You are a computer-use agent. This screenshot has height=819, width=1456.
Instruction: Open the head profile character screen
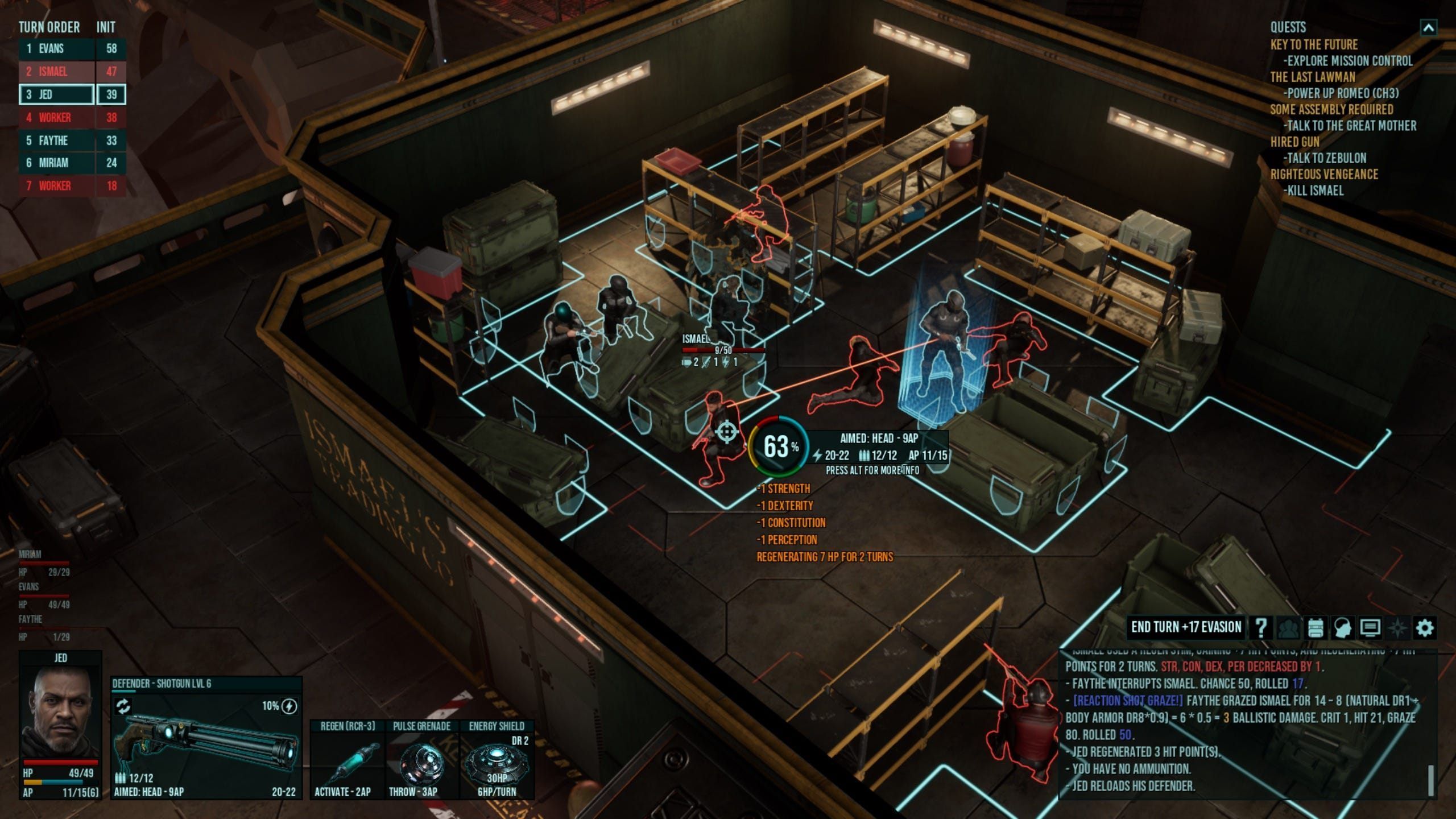1342,628
